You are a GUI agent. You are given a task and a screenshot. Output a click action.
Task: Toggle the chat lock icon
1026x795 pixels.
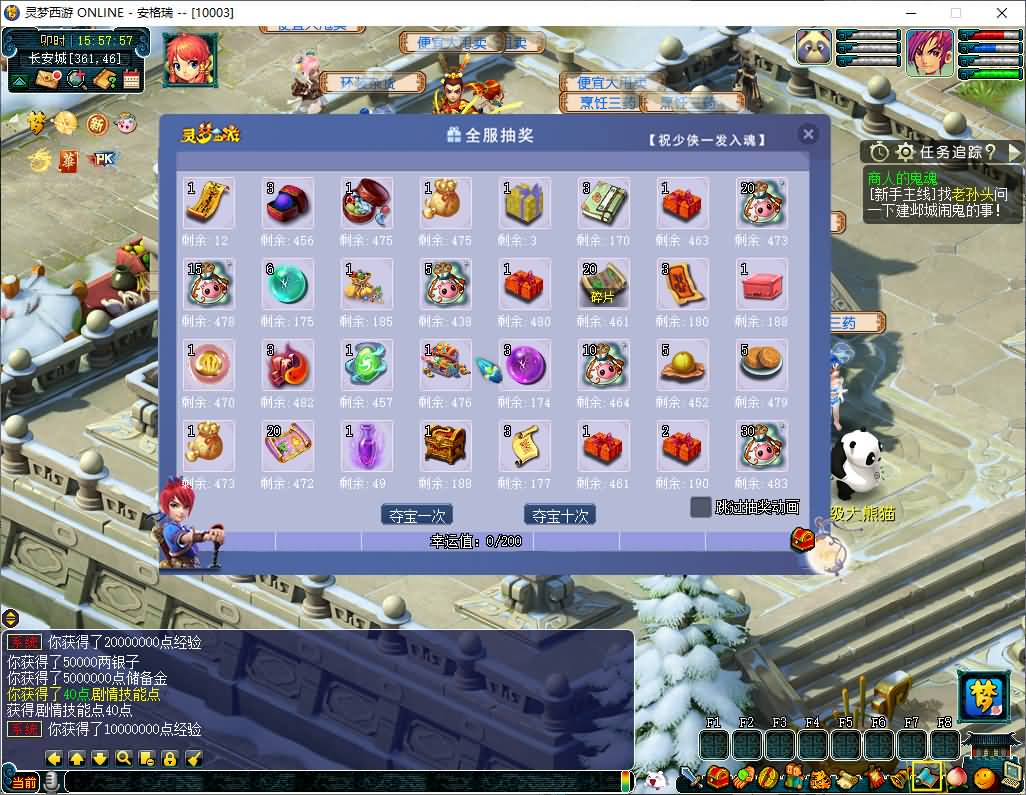tap(170, 758)
